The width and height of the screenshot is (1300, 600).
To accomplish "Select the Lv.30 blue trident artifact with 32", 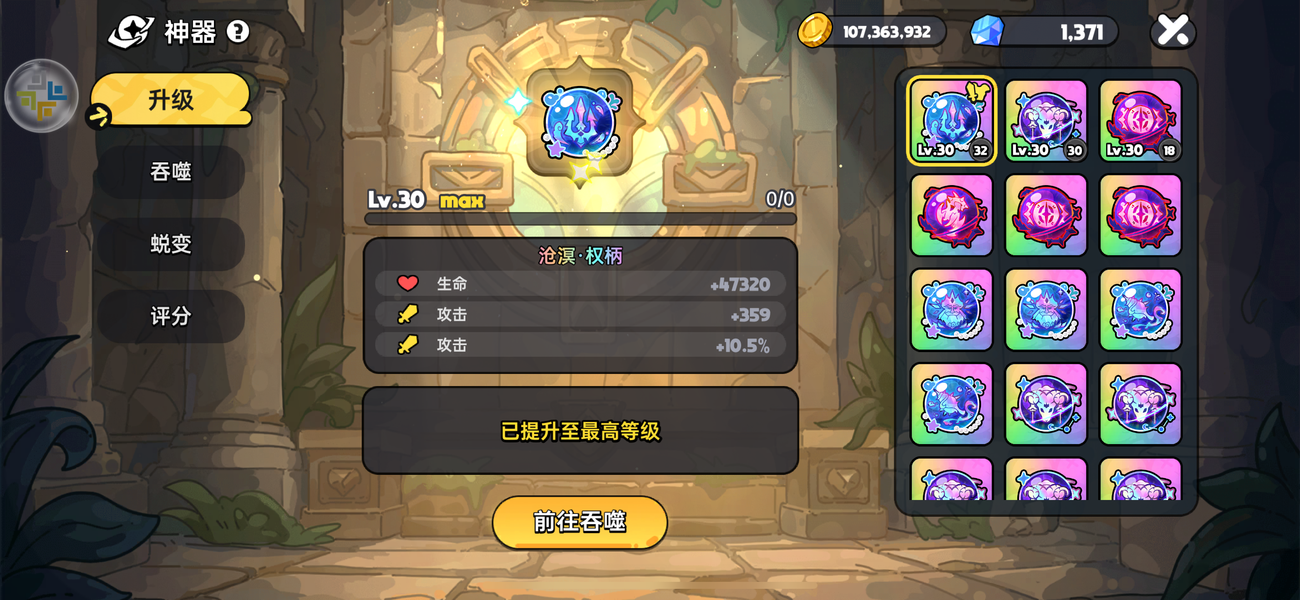I will coord(951,121).
